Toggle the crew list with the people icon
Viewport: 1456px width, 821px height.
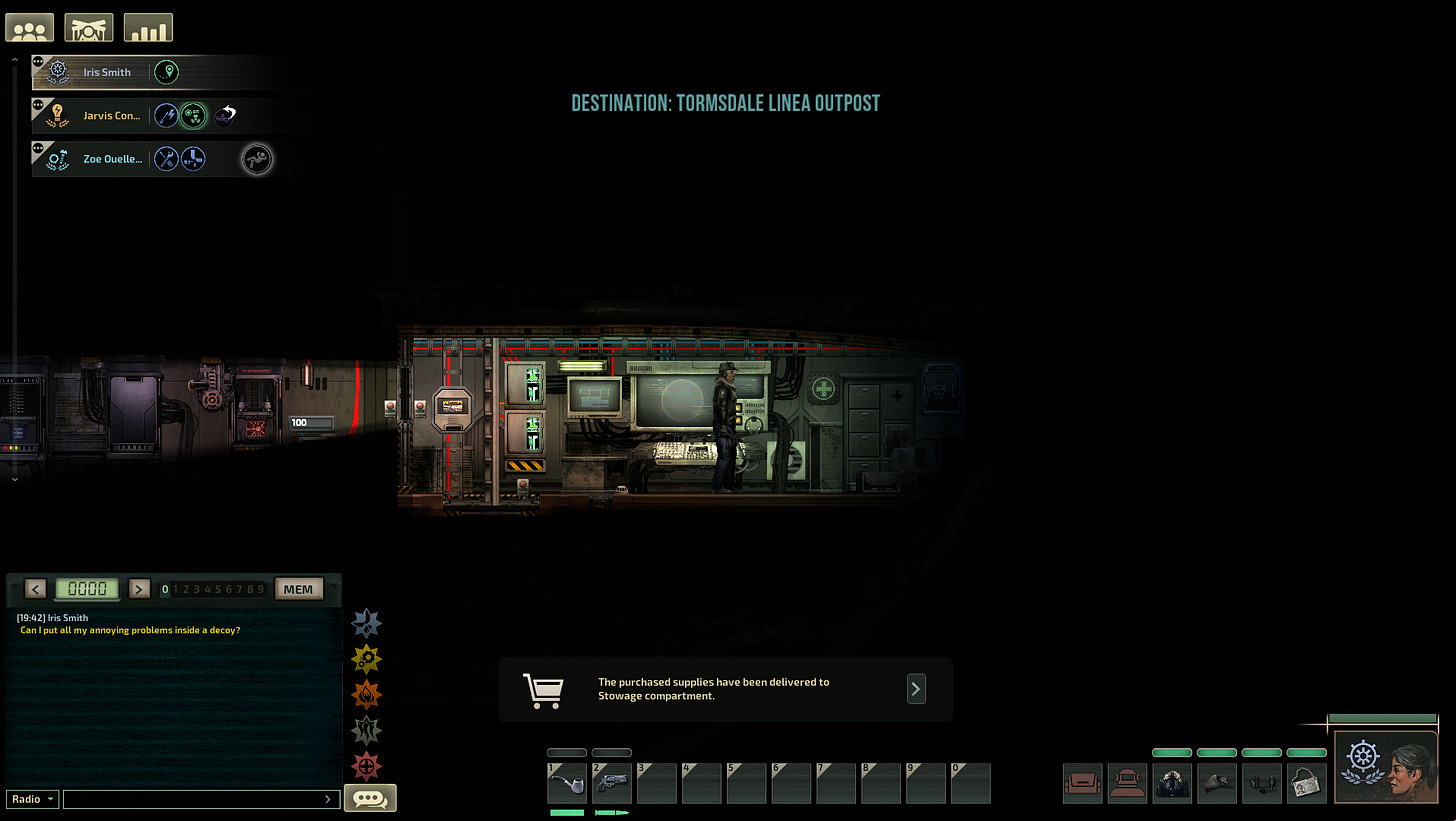pyautogui.click(x=29, y=27)
